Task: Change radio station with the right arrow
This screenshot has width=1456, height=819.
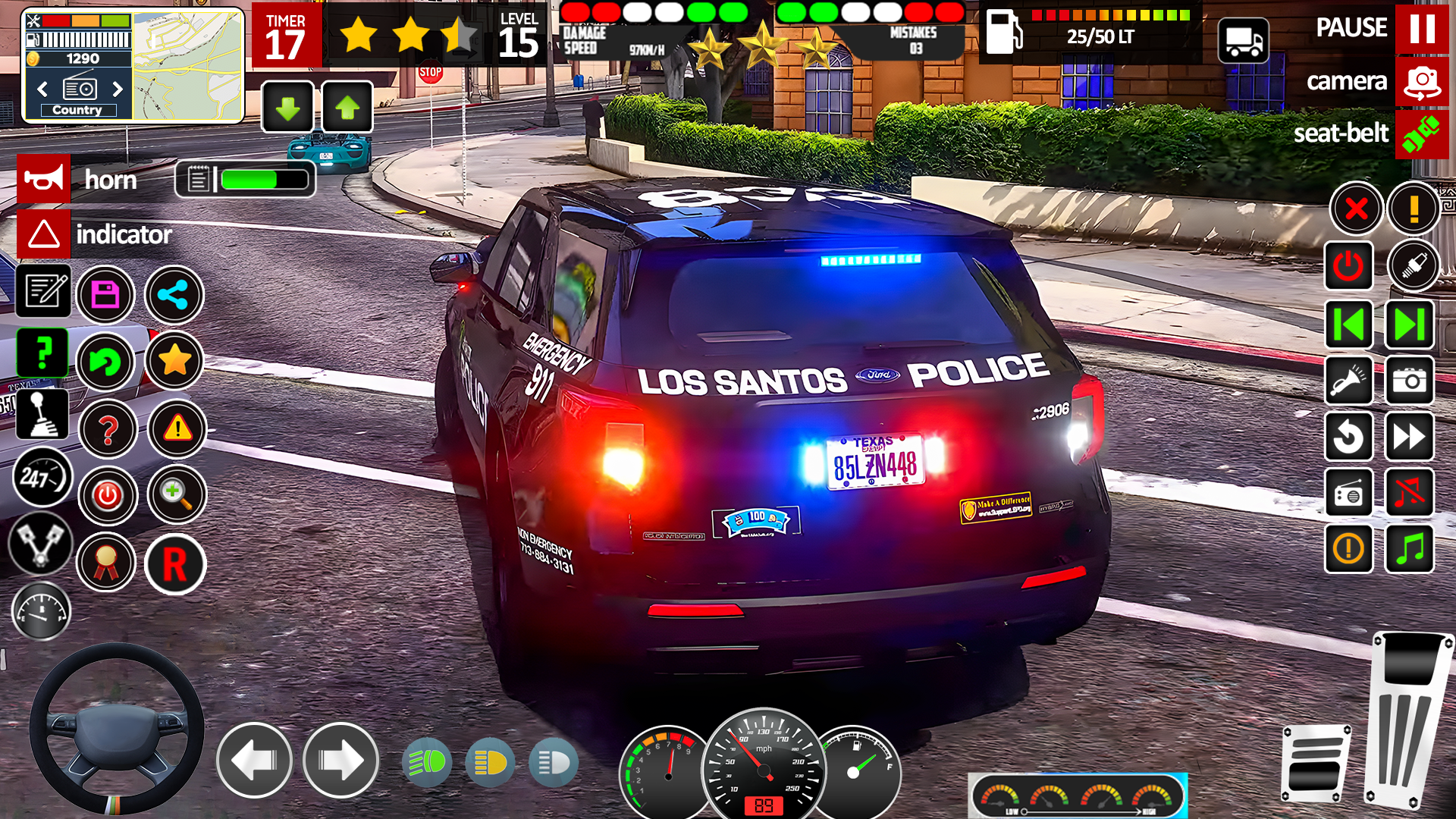Action: pos(116,89)
